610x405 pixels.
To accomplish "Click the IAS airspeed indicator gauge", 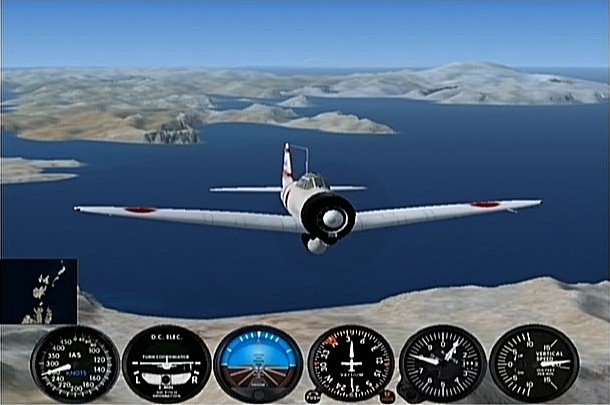I will click(x=74, y=364).
